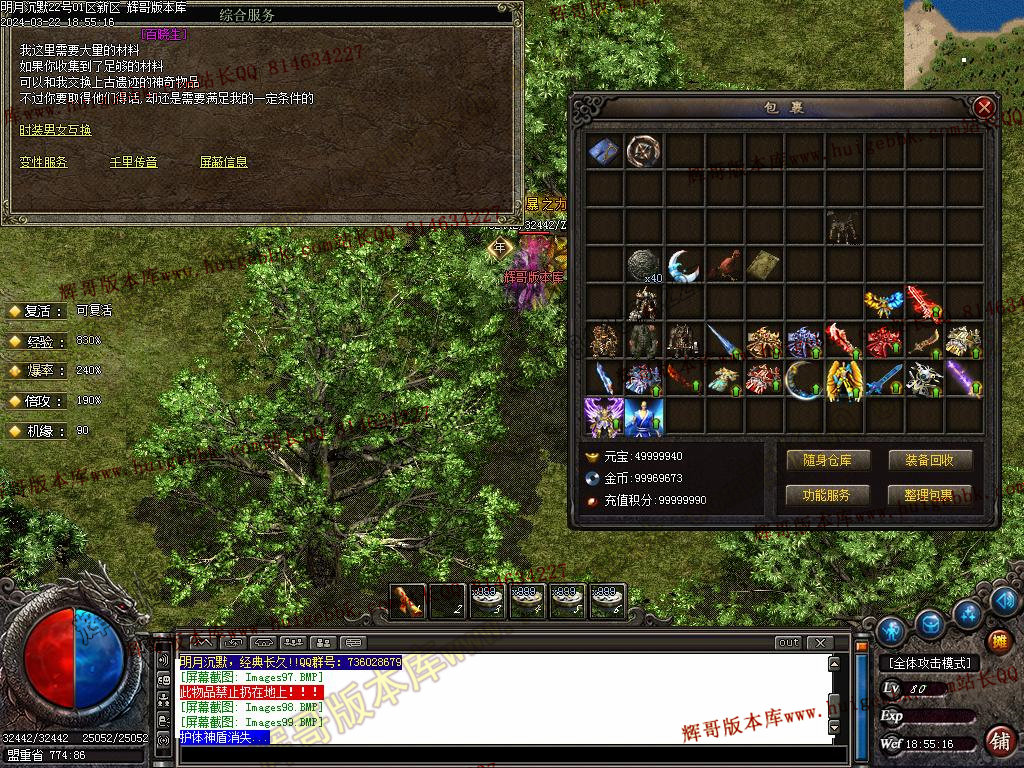The height and width of the screenshot is (768, 1024).
Task: Choose the 时装男女互换 dialogue option
Action: [55, 130]
